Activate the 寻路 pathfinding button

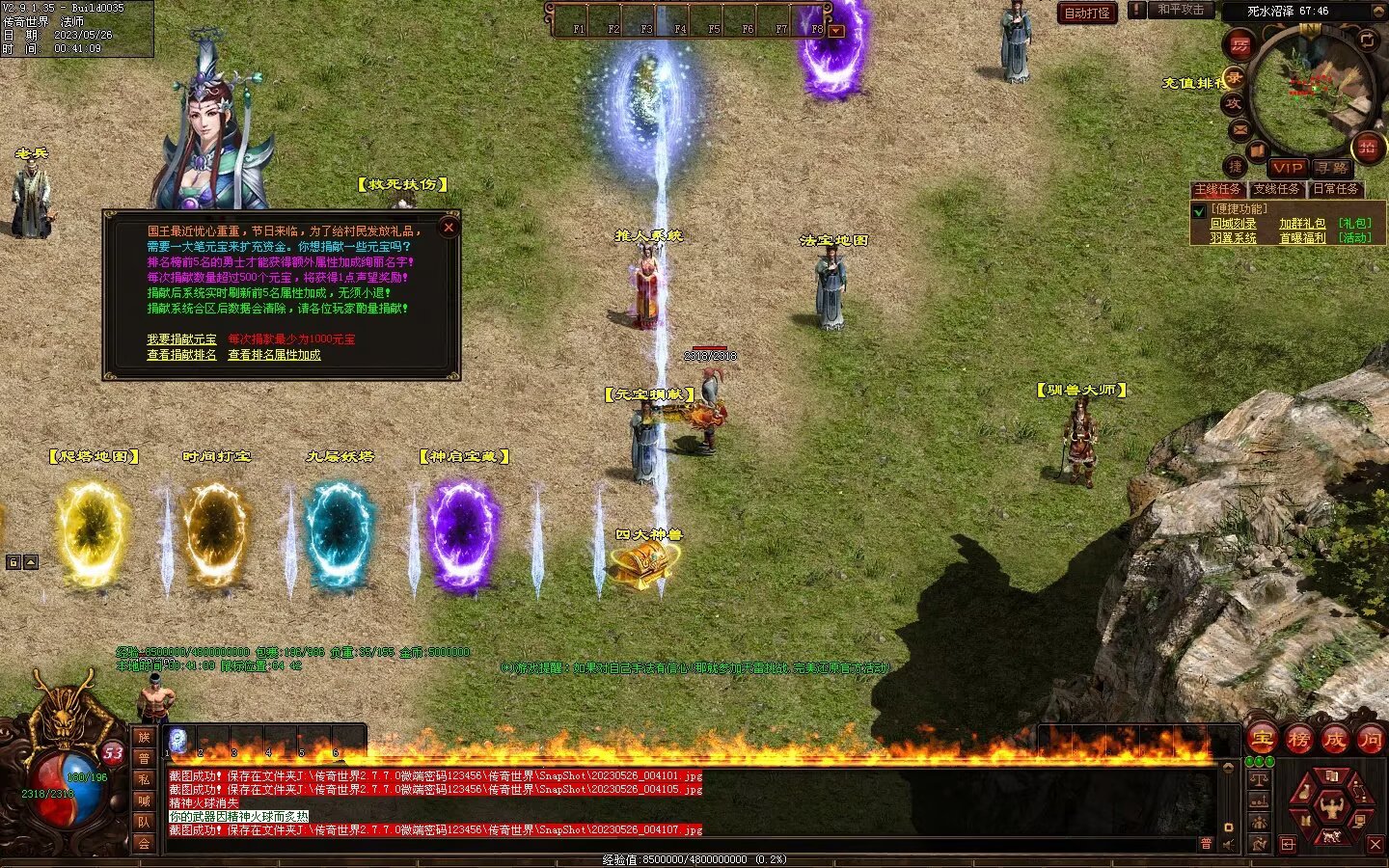click(1332, 167)
